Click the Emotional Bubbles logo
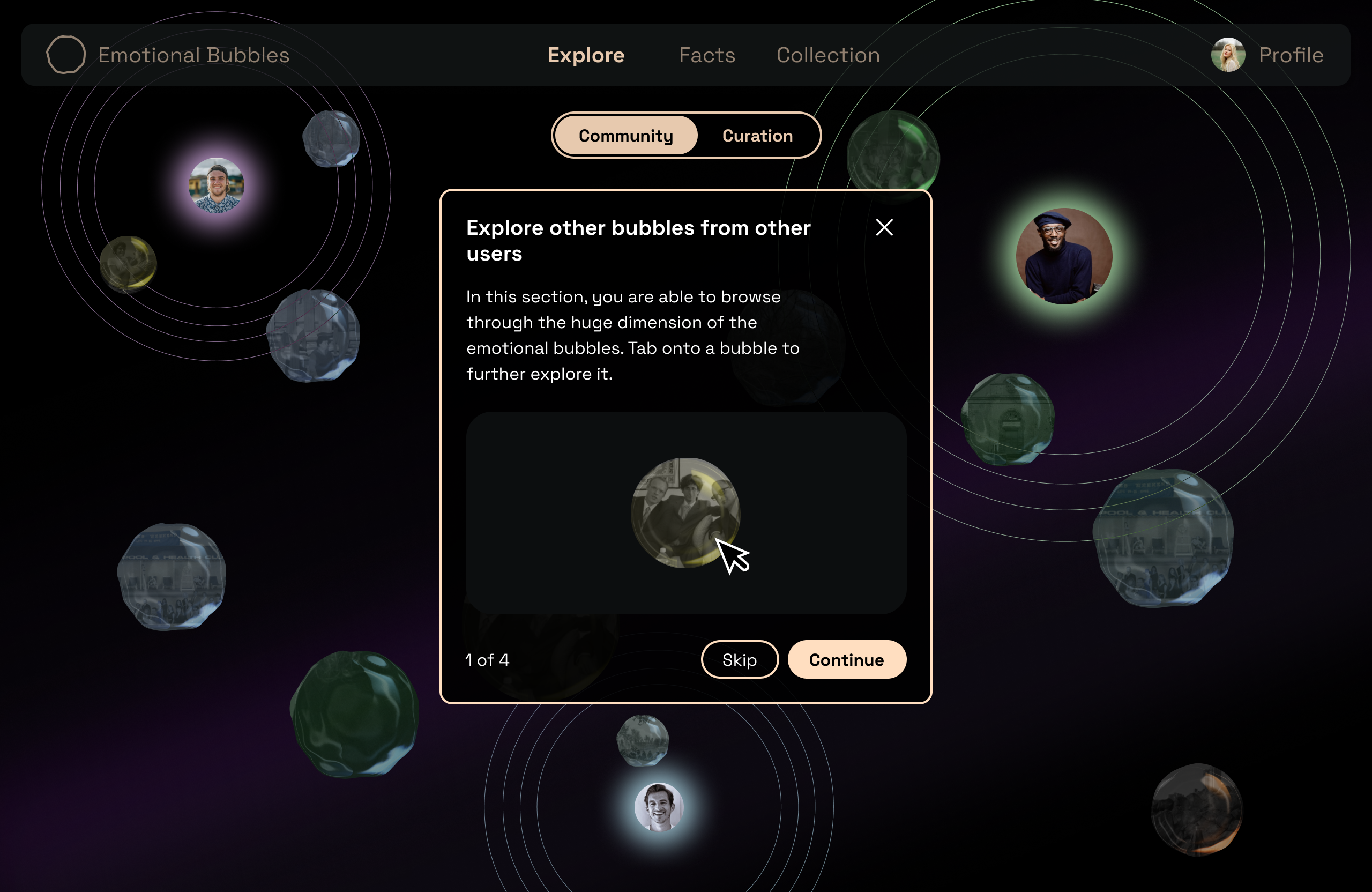Screen dimensions: 1372x892 tap(66, 55)
